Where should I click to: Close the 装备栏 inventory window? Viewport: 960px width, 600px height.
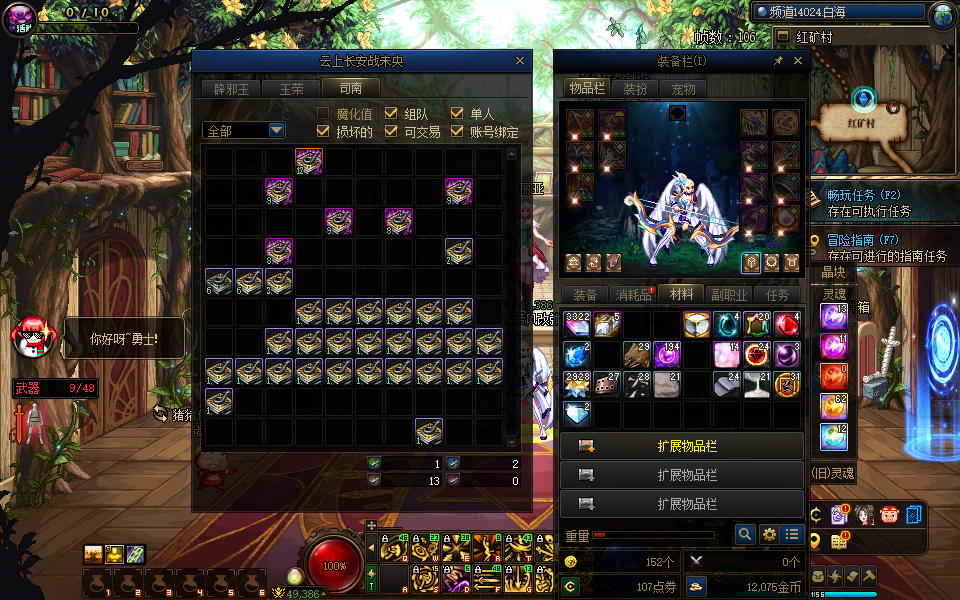797,61
